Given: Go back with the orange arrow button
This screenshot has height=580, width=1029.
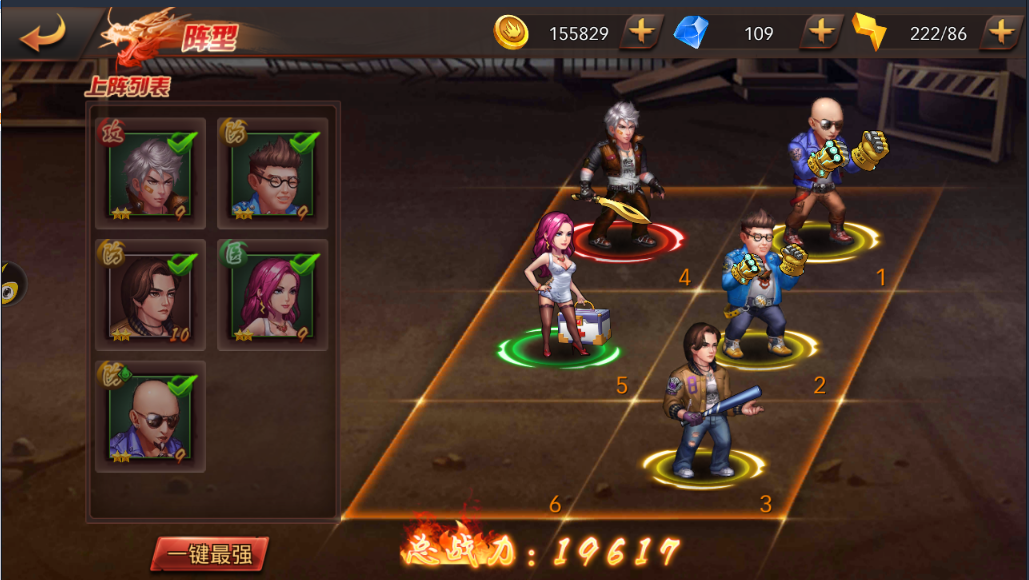Looking at the screenshot, I should pos(42,32).
